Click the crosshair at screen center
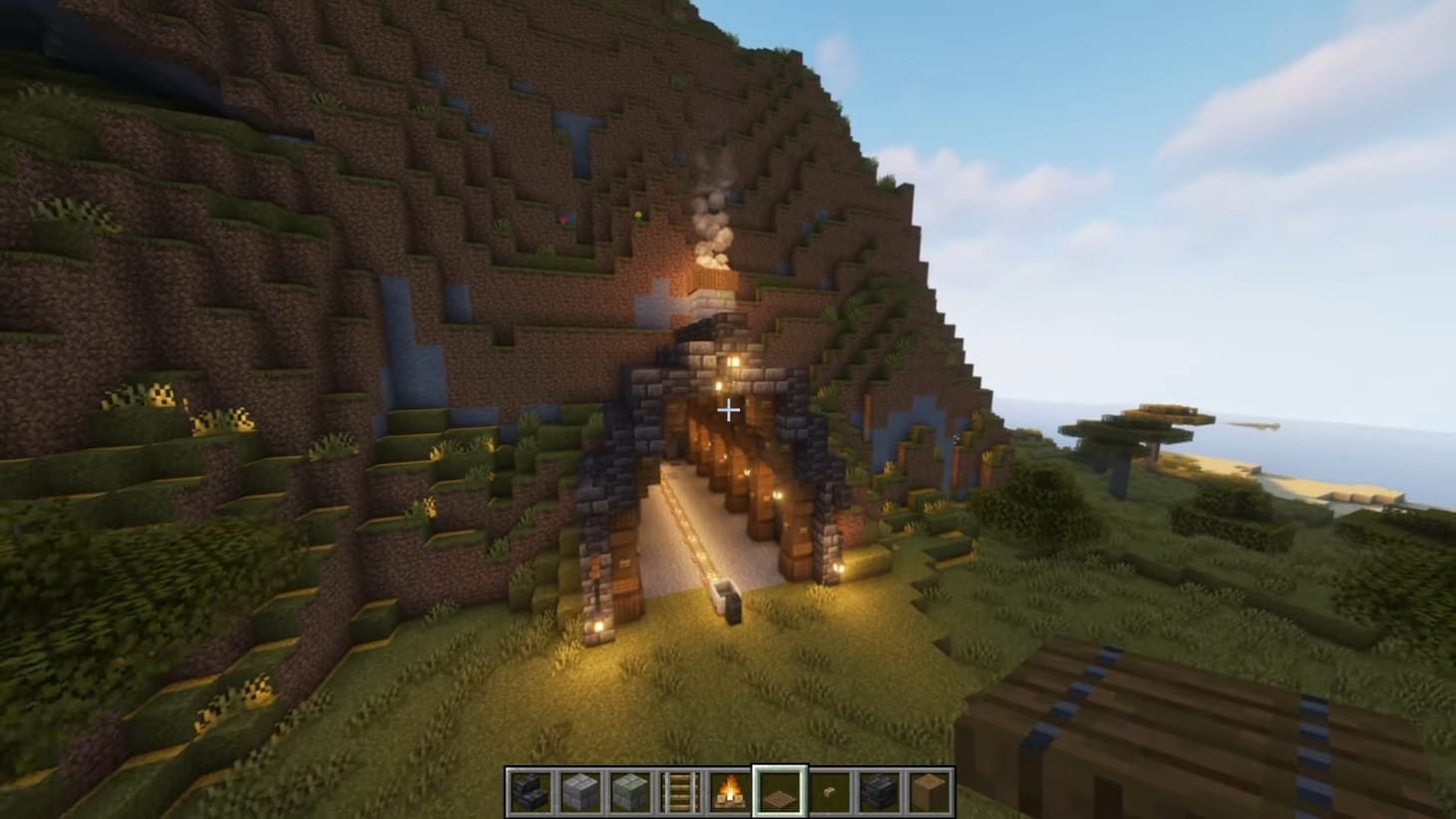The image size is (1456, 819). pos(729,409)
